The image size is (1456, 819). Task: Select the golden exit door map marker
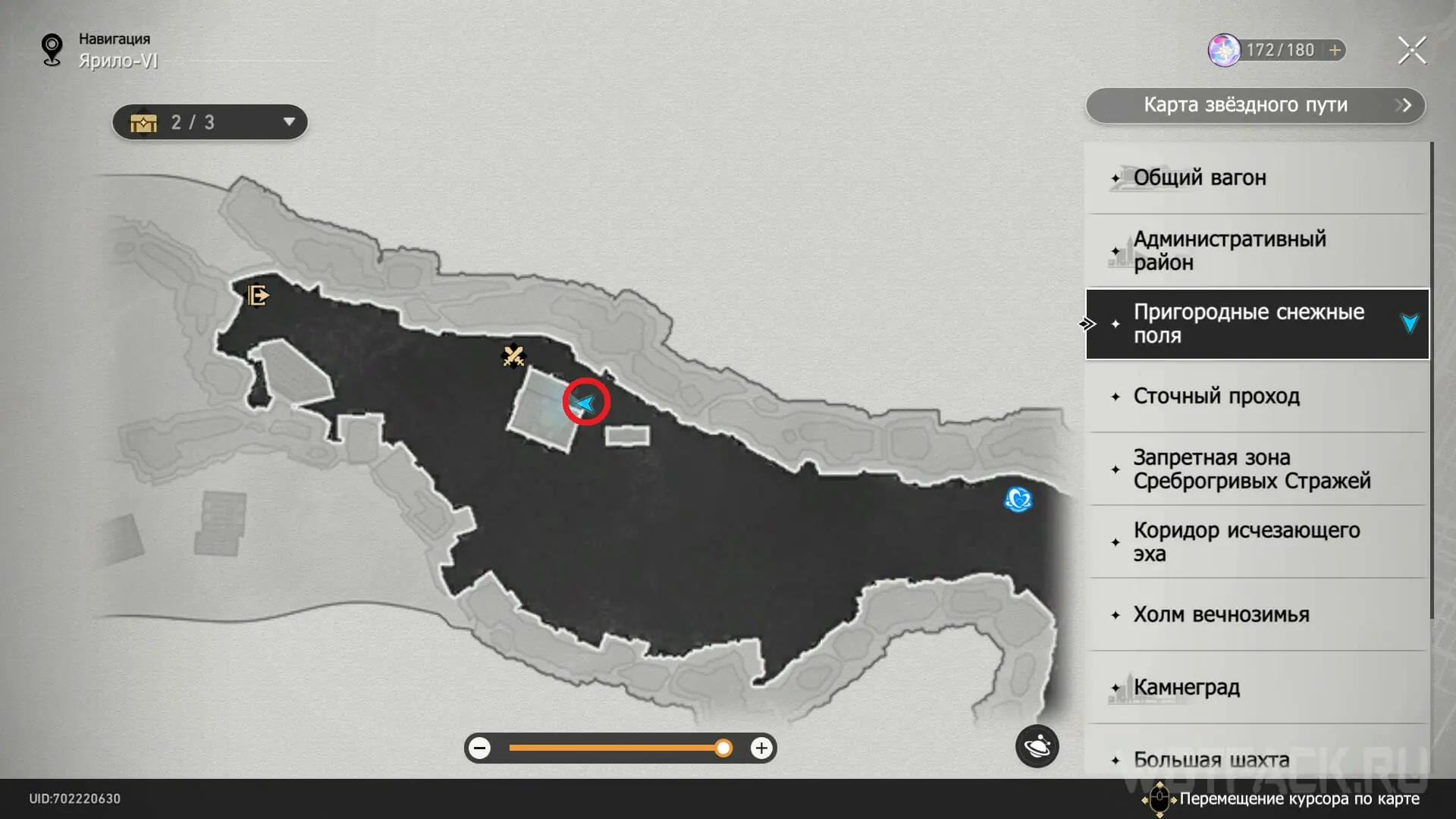(x=258, y=294)
